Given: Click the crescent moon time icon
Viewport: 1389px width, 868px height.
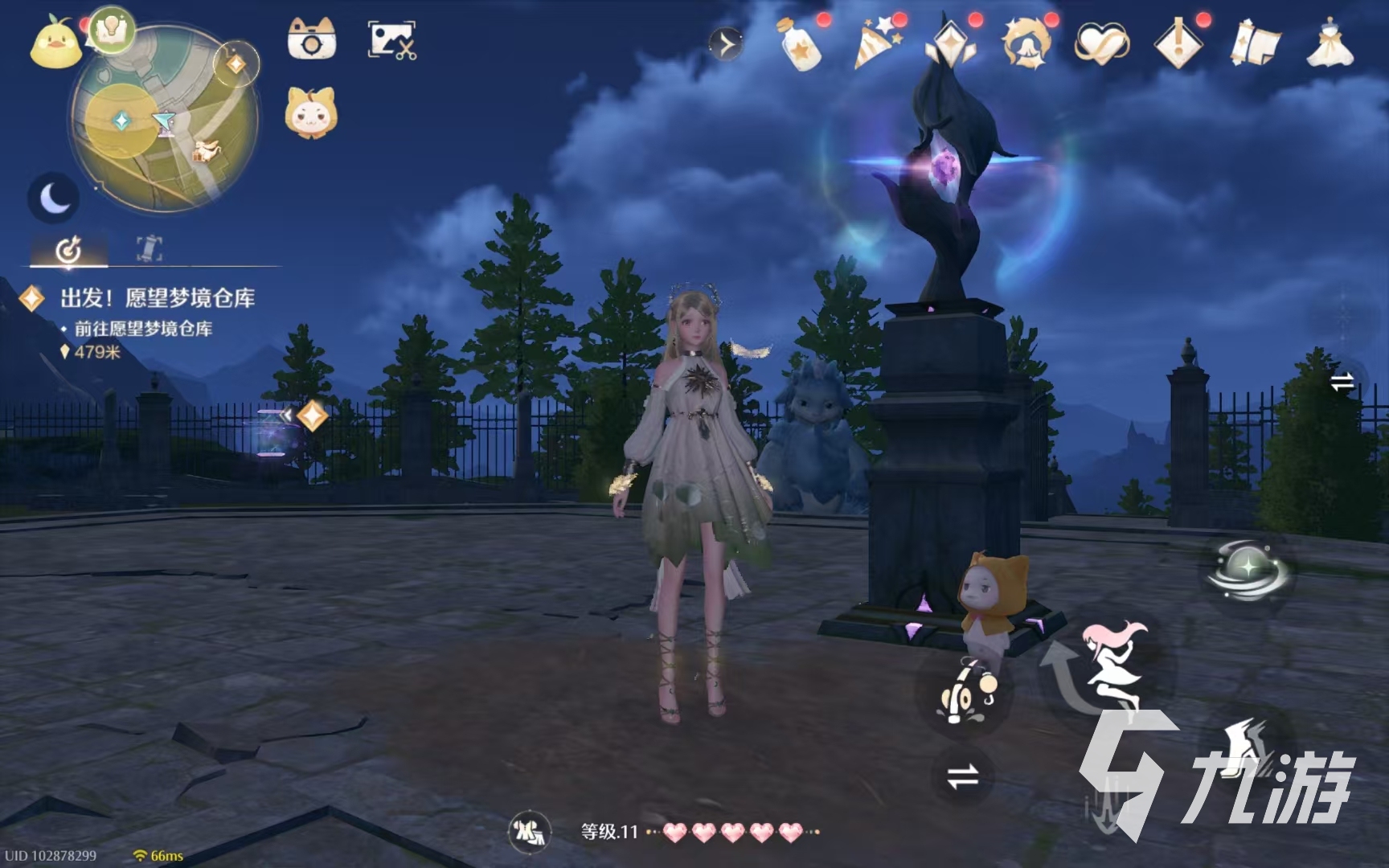Looking at the screenshot, I should [x=54, y=198].
